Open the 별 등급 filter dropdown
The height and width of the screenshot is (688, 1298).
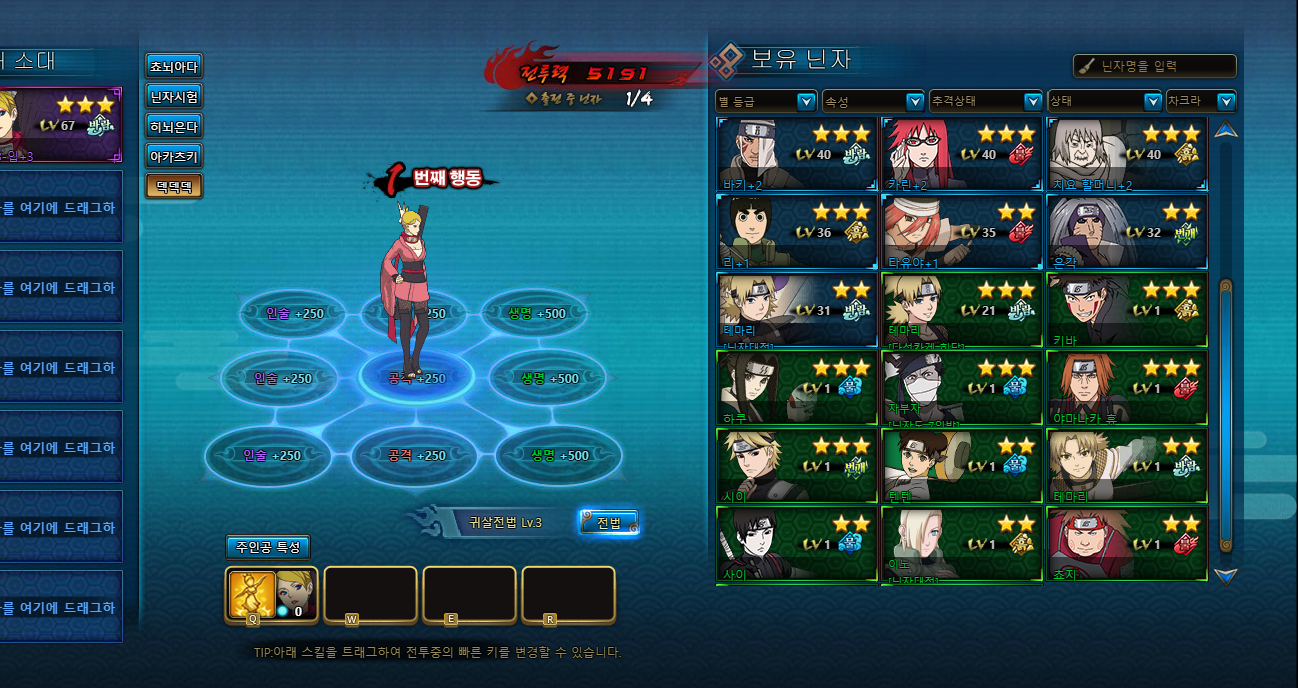767,101
